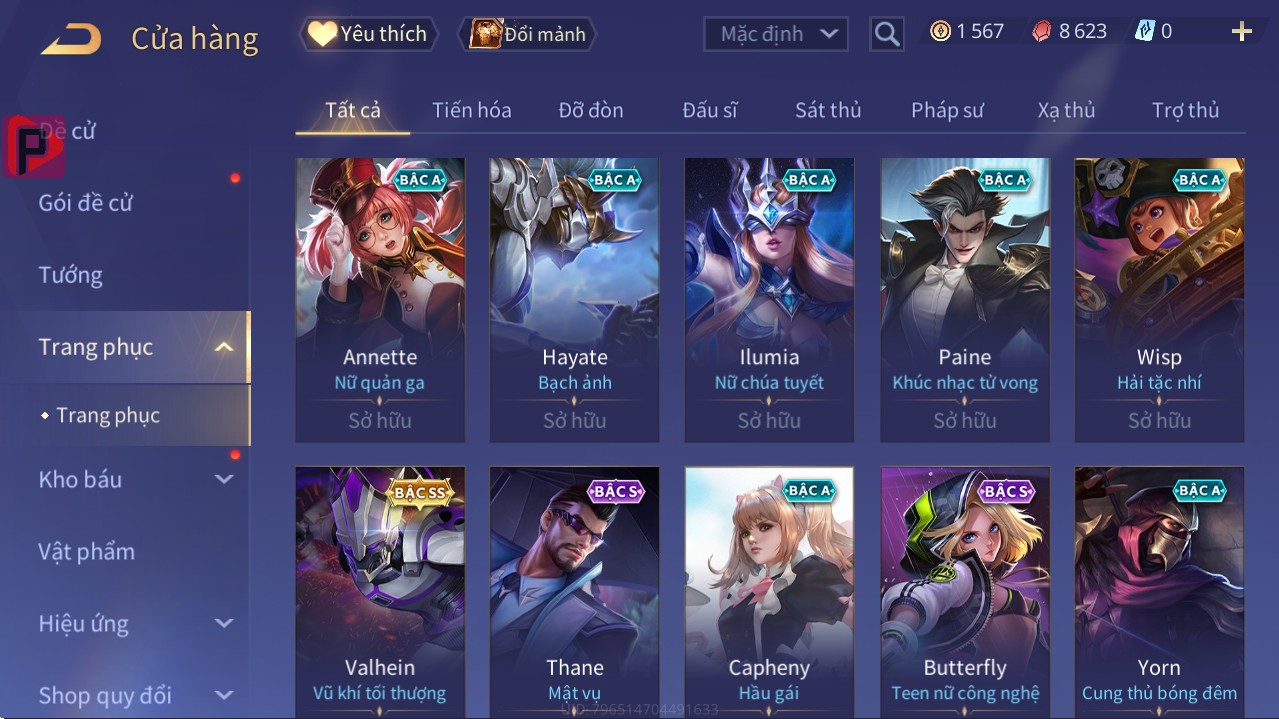Viewport: 1279px width, 719px height.
Task: Switch to the Tiến hóa tab
Action: (471, 110)
